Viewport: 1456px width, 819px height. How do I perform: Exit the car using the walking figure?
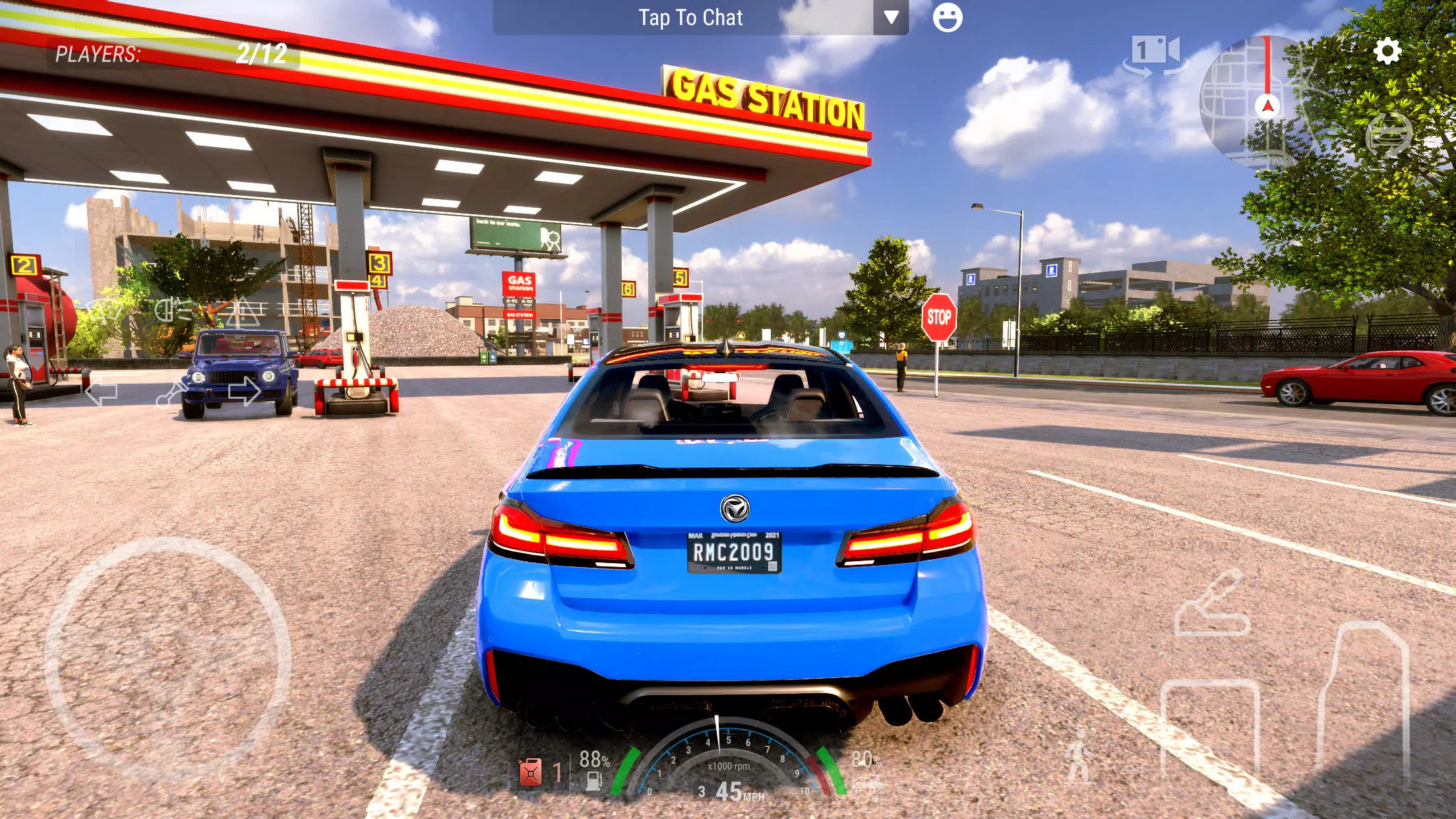(1079, 756)
